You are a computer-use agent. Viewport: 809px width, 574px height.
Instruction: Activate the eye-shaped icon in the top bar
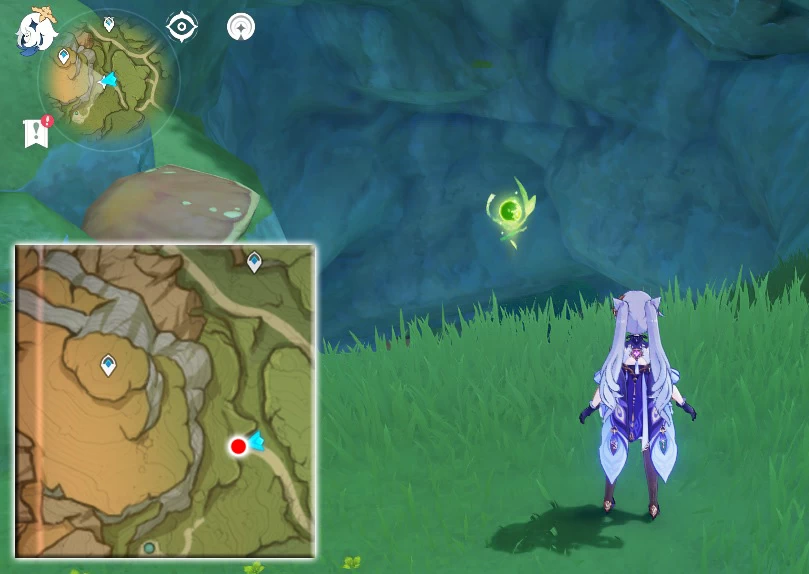tap(181, 27)
